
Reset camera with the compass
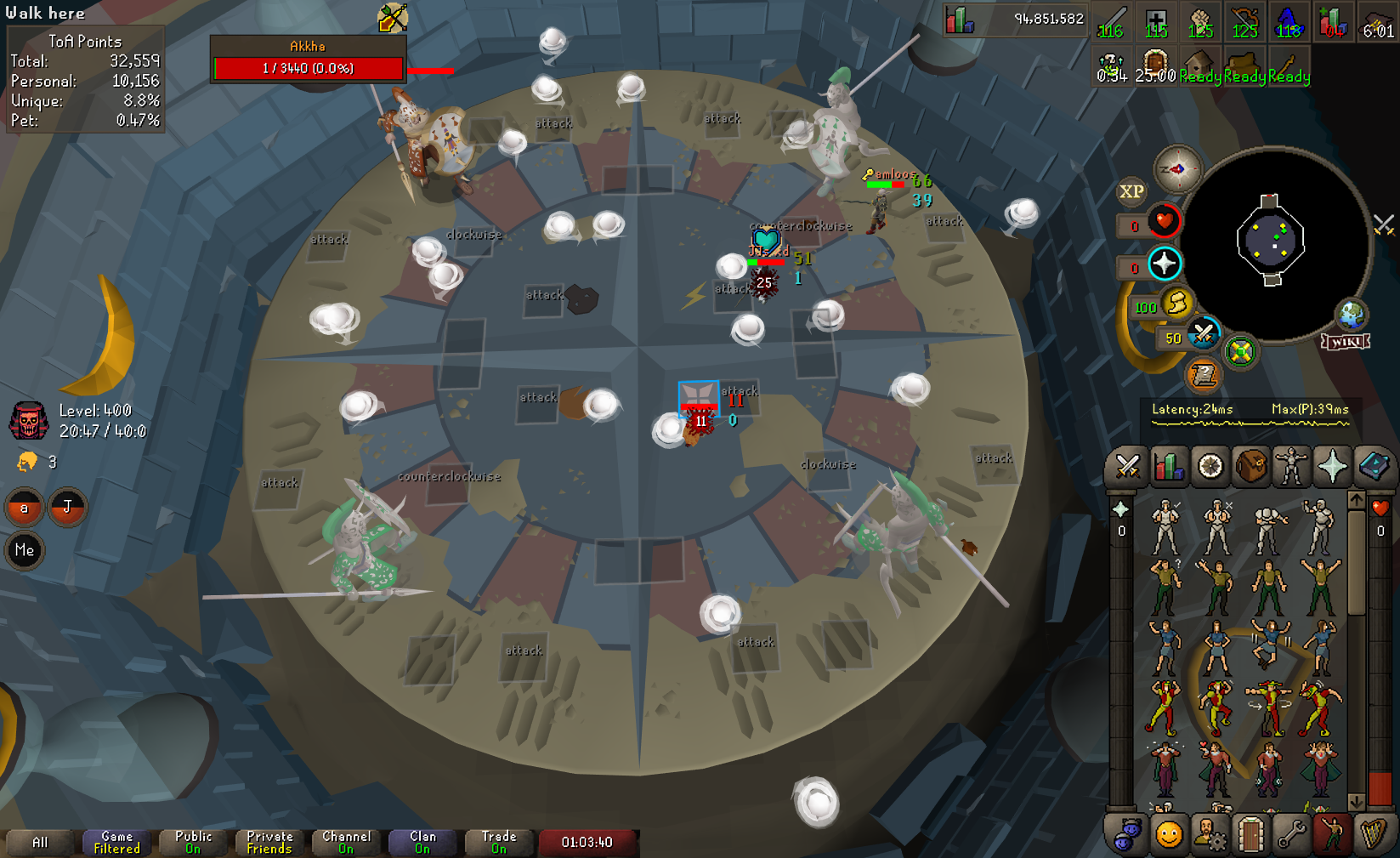click(x=1177, y=169)
